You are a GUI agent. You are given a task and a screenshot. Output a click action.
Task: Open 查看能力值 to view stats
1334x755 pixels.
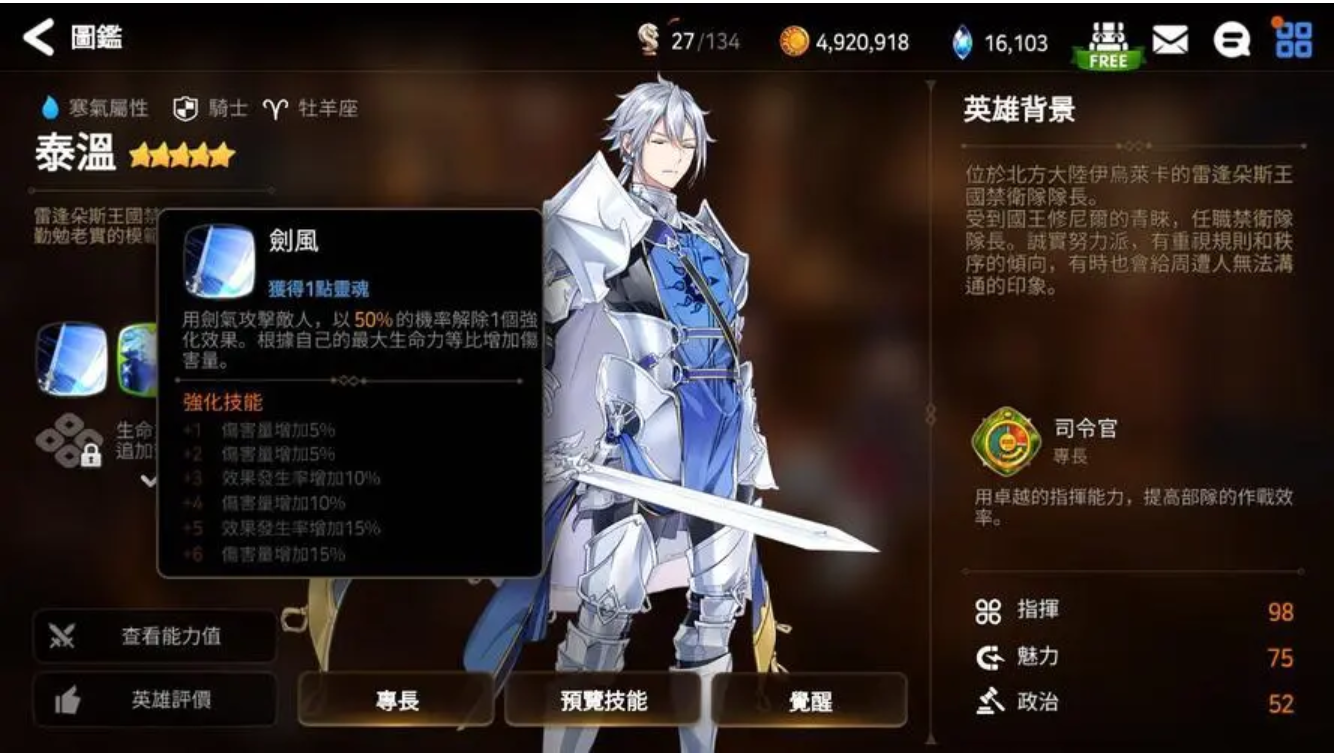[x=155, y=636]
